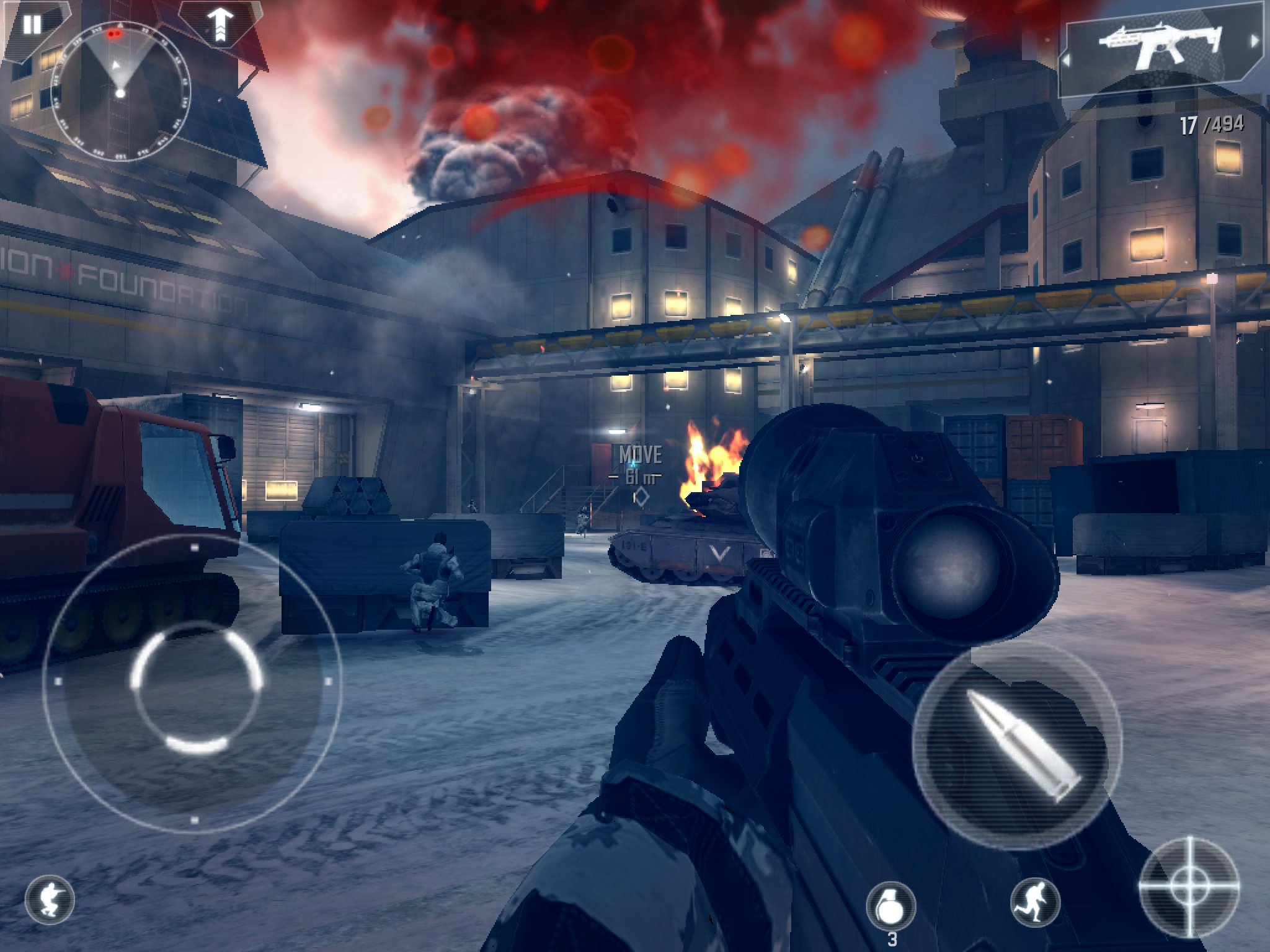Screen dimensions: 1270x952
Task: Toggle crouch stance
Action: (x=50, y=899)
